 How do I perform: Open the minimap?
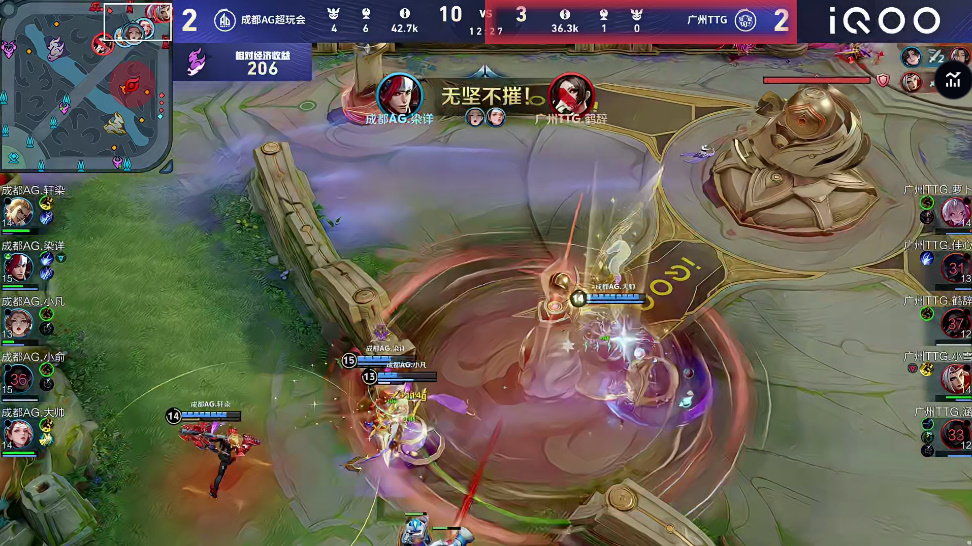coord(86,86)
